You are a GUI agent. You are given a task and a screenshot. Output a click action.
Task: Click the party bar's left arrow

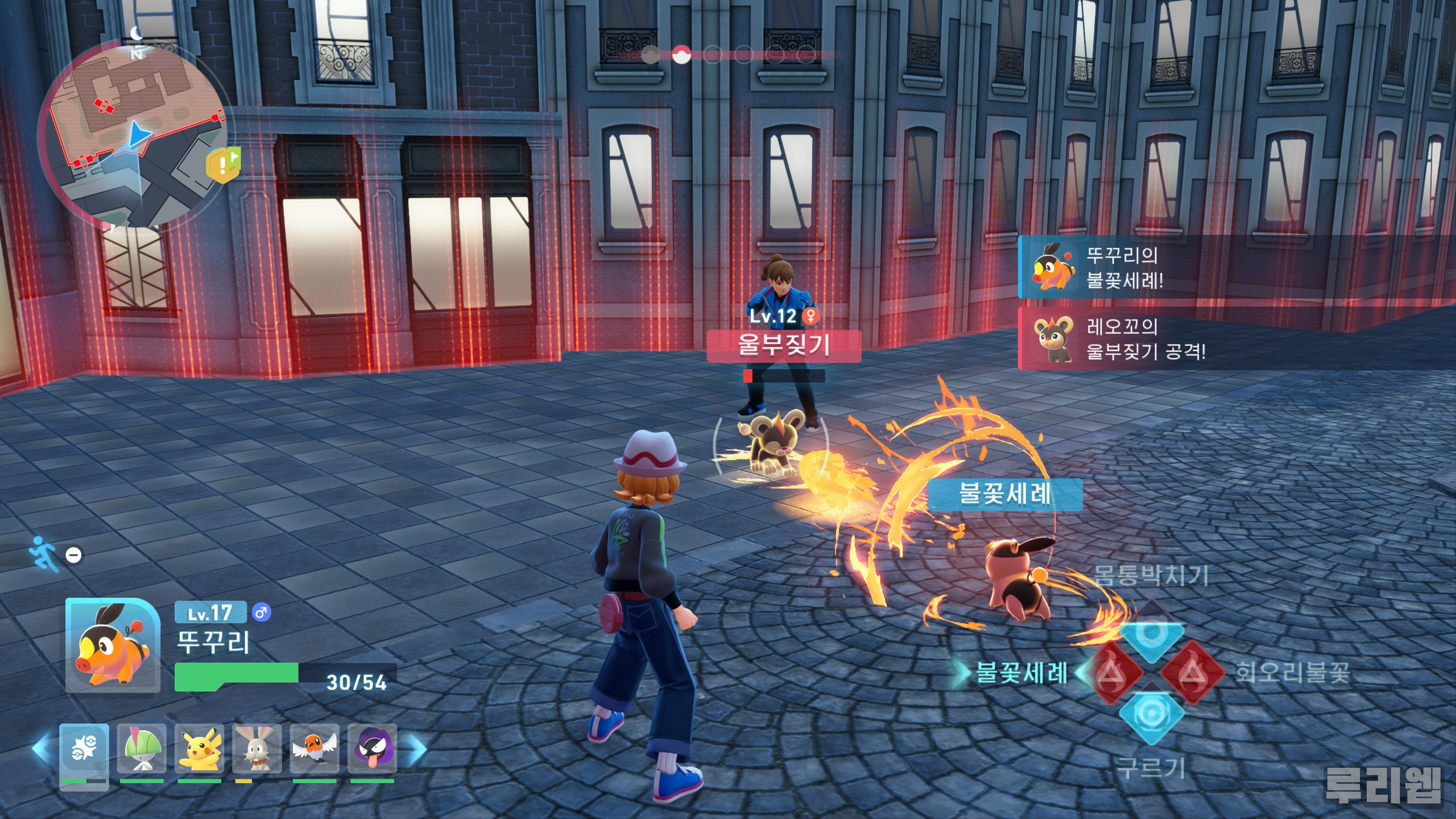[41, 748]
